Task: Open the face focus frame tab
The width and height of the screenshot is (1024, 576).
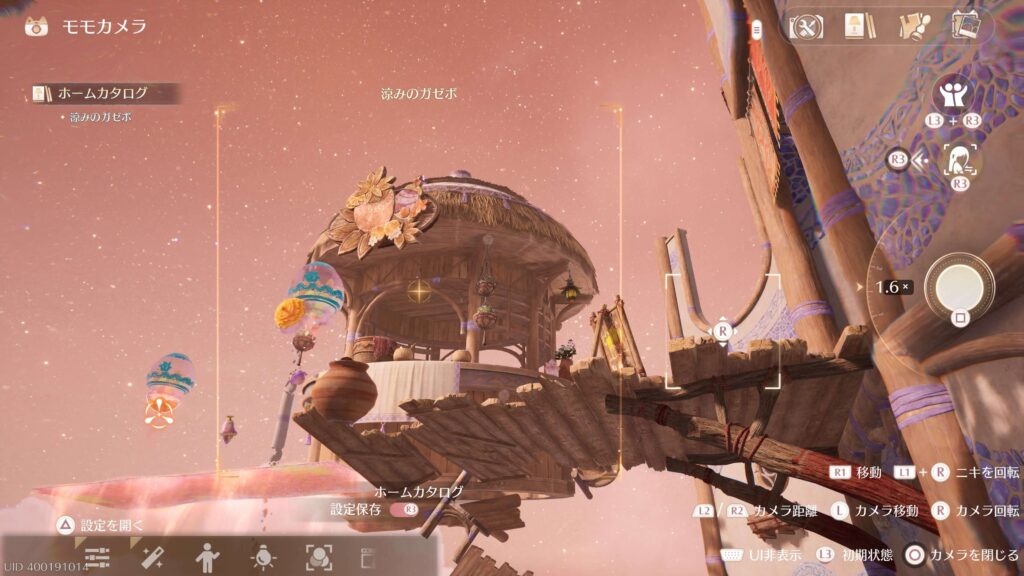Action: (x=318, y=556)
